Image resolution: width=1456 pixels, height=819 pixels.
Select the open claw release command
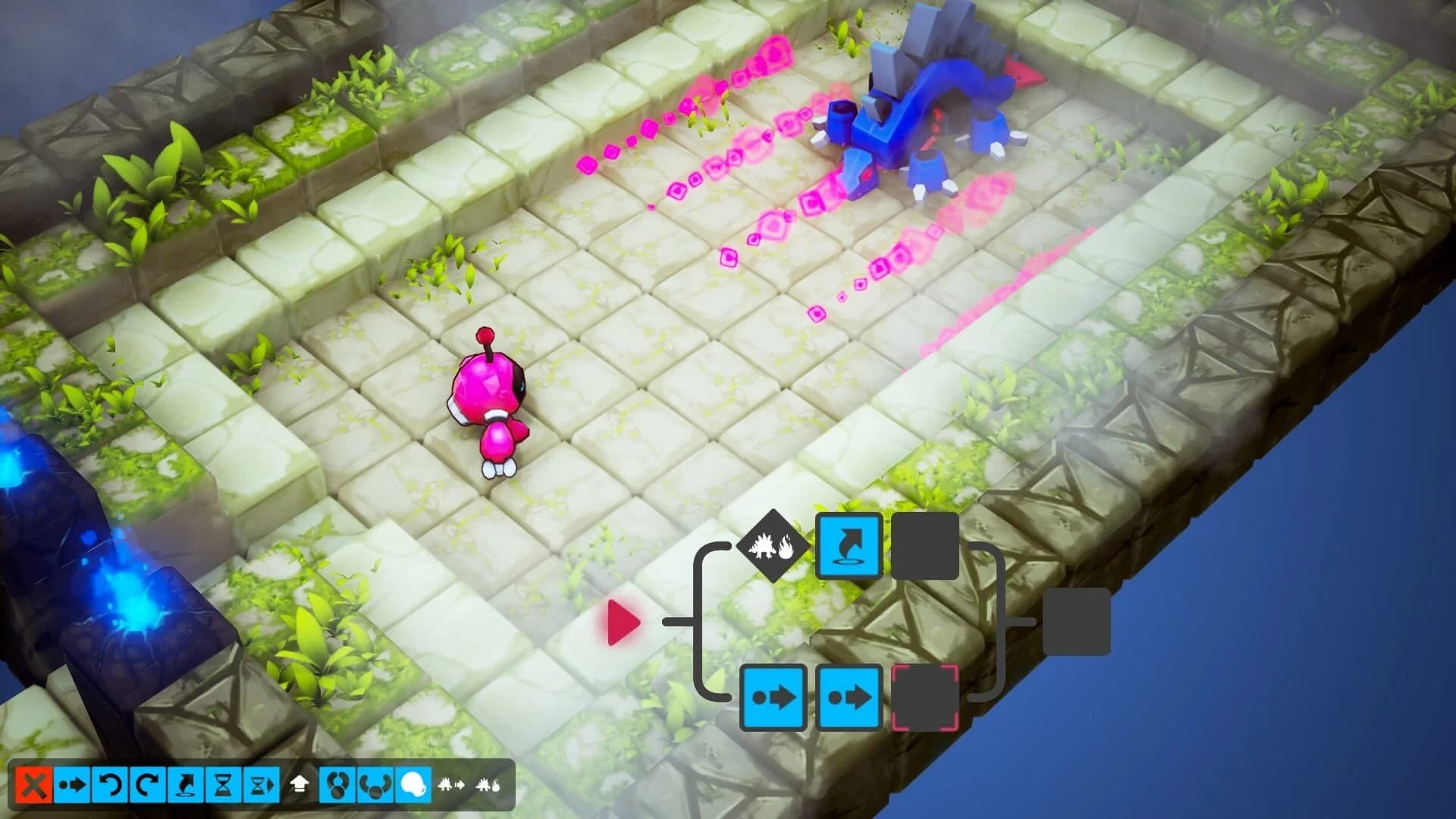[376, 786]
